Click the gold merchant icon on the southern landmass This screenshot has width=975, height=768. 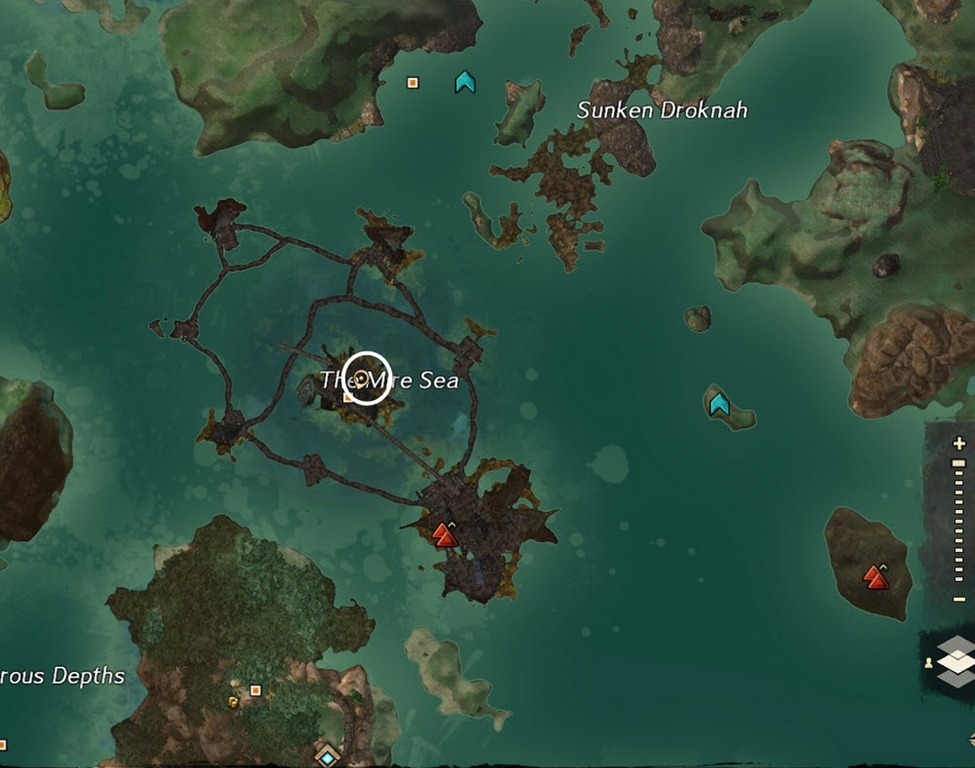click(234, 702)
